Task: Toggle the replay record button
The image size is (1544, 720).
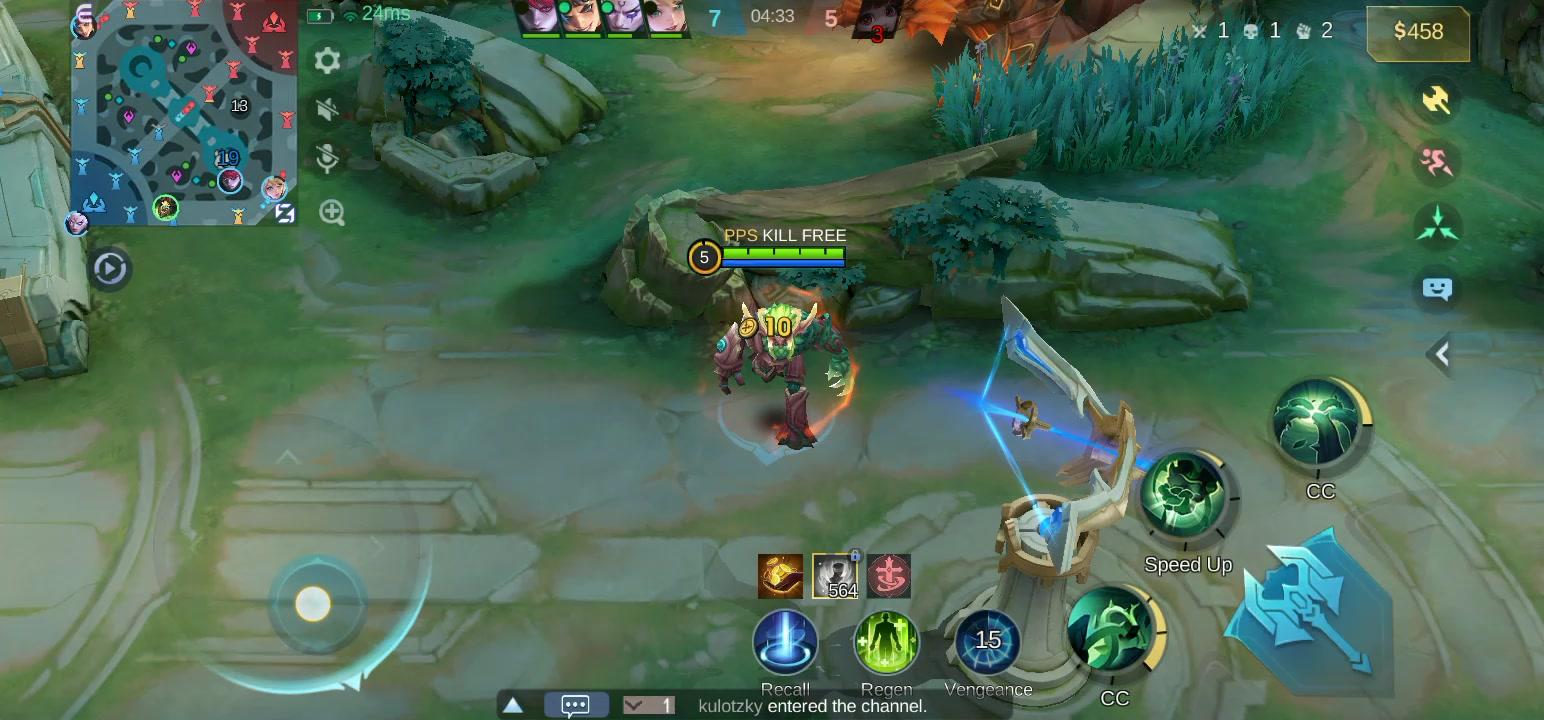Action: 110,269
